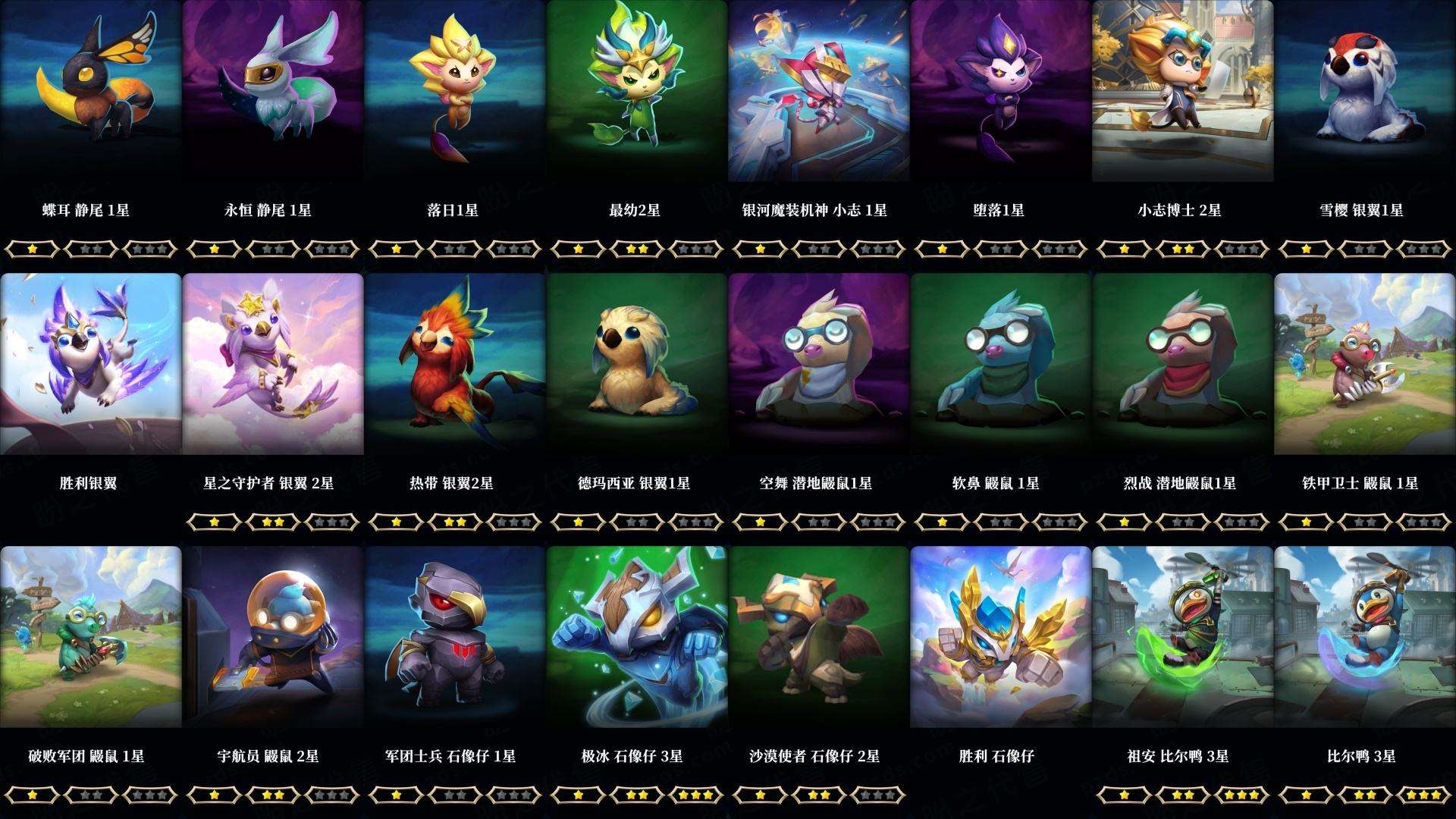Select the 胜利银翼 card
1456x819 pixels.
click(91, 364)
